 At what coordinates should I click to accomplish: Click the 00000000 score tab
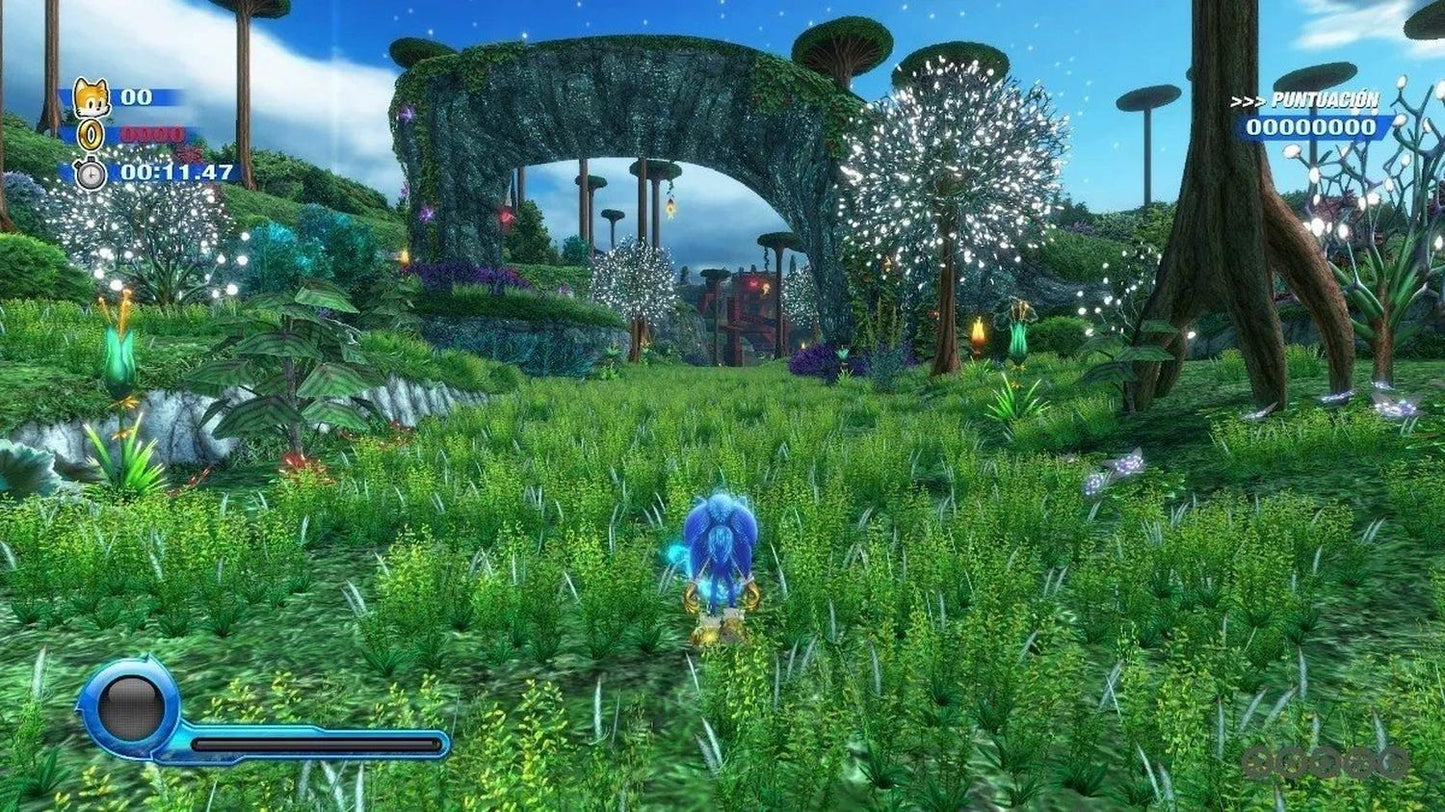pyautogui.click(x=1310, y=128)
